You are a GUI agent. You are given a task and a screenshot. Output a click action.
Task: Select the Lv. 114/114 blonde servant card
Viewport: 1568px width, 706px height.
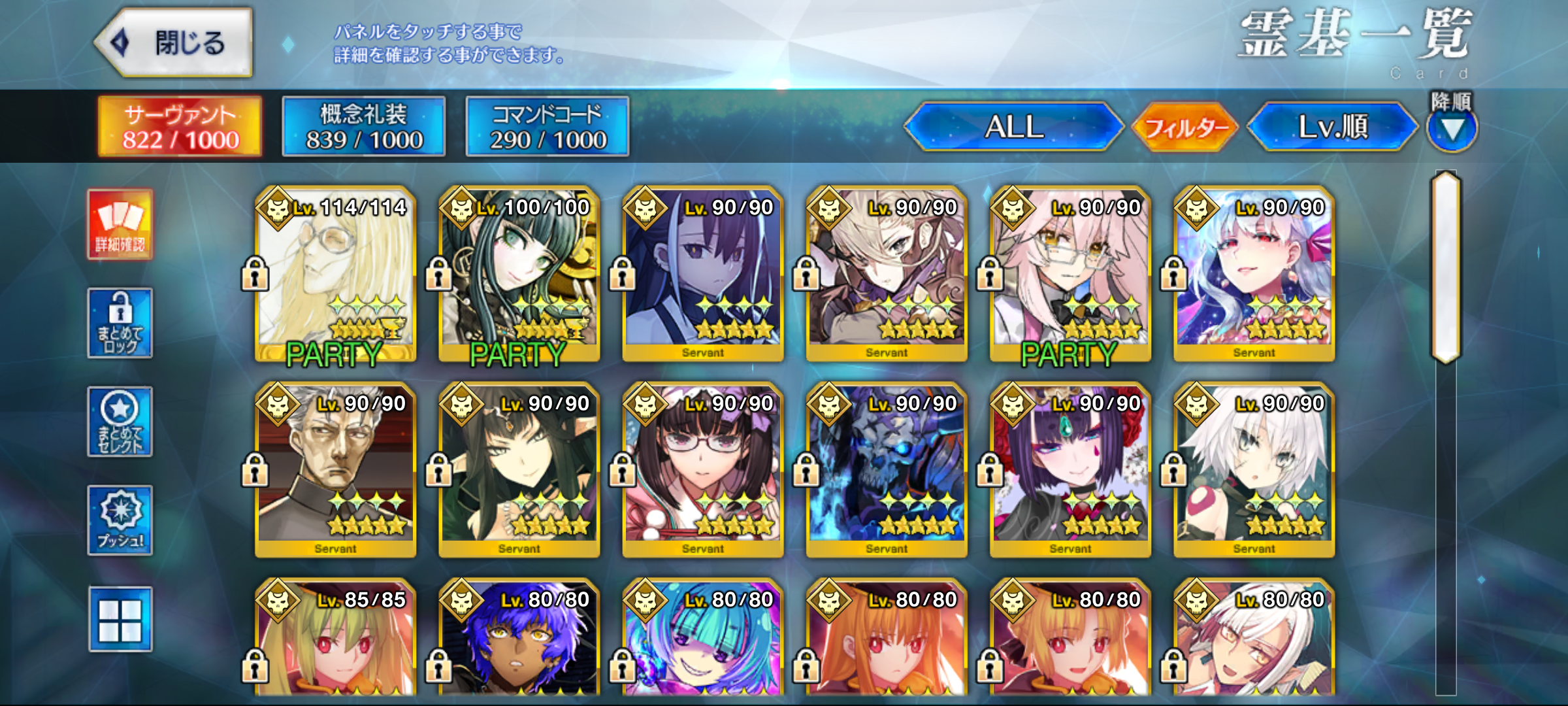click(x=336, y=273)
